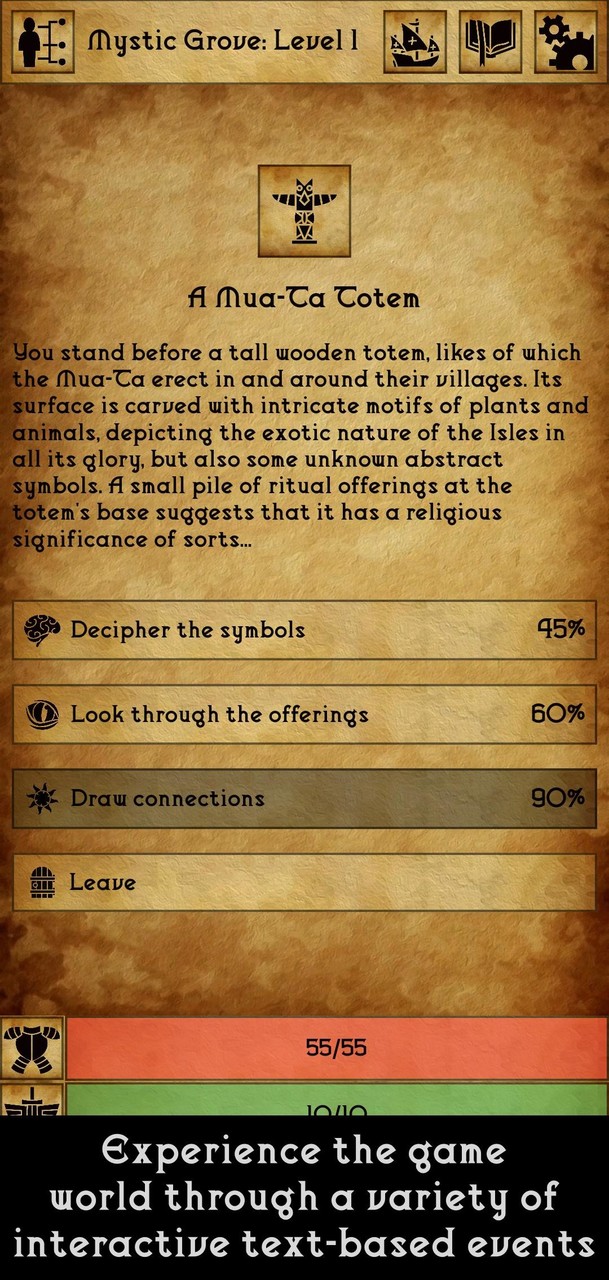The width and height of the screenshot is (609, 1280).
Task: Select Look through the offerings
Action: (304, 714)
